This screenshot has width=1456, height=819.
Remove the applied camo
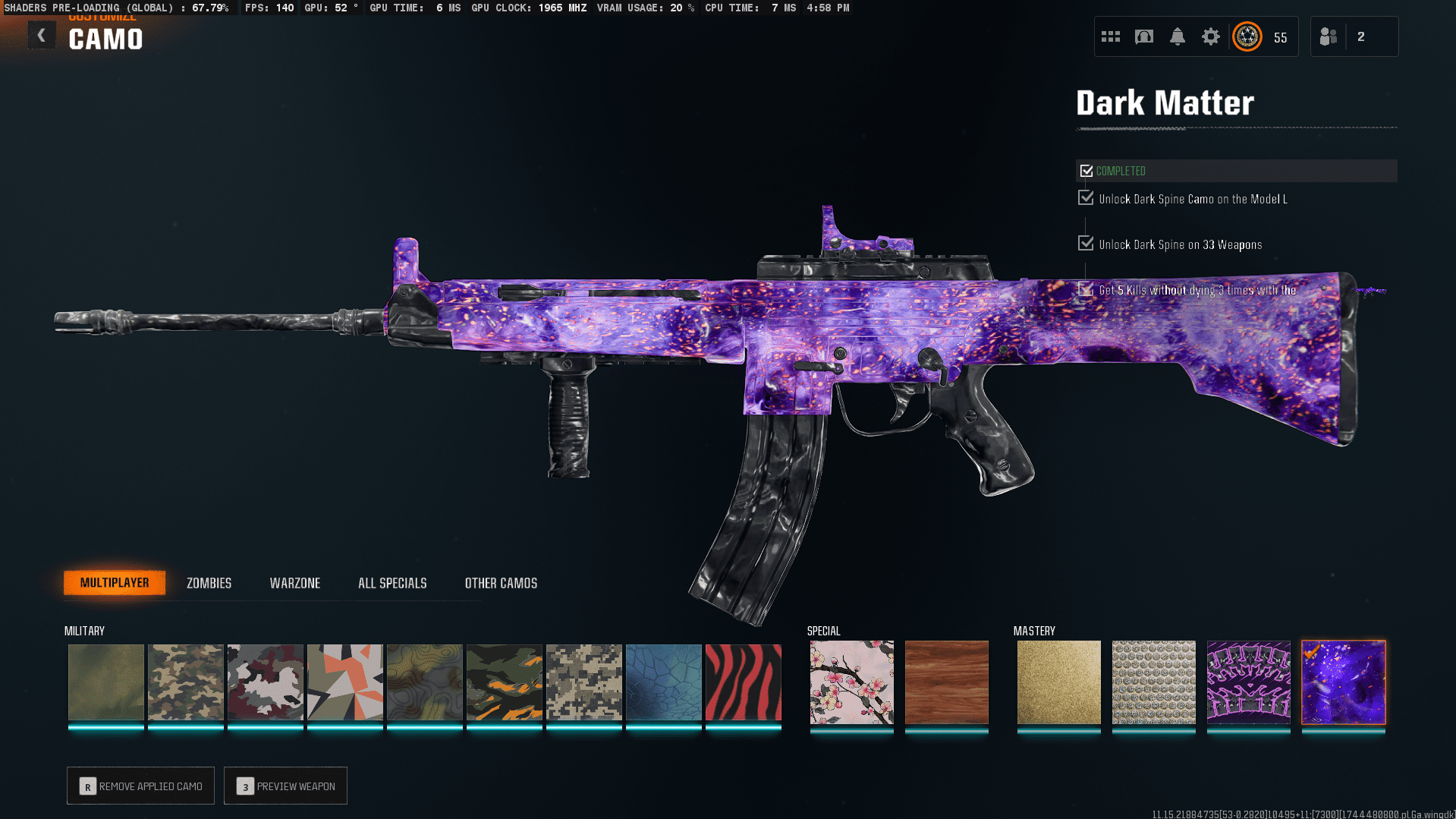[141, 786]
